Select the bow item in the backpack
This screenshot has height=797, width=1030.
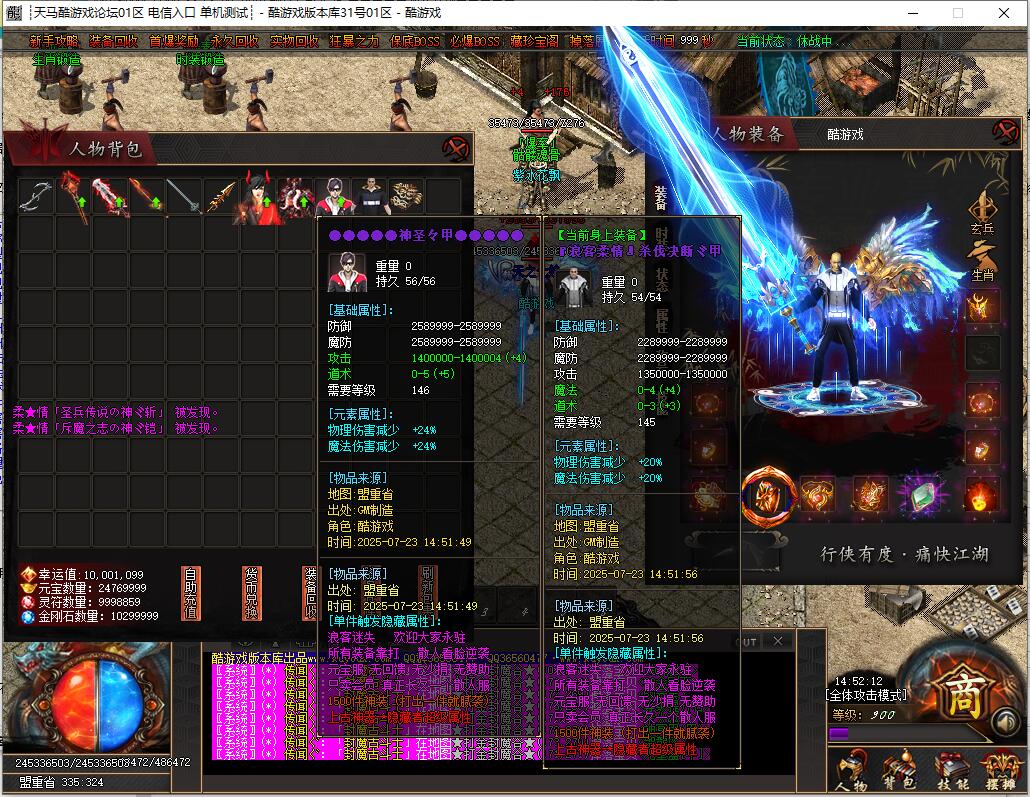[36, 195]
